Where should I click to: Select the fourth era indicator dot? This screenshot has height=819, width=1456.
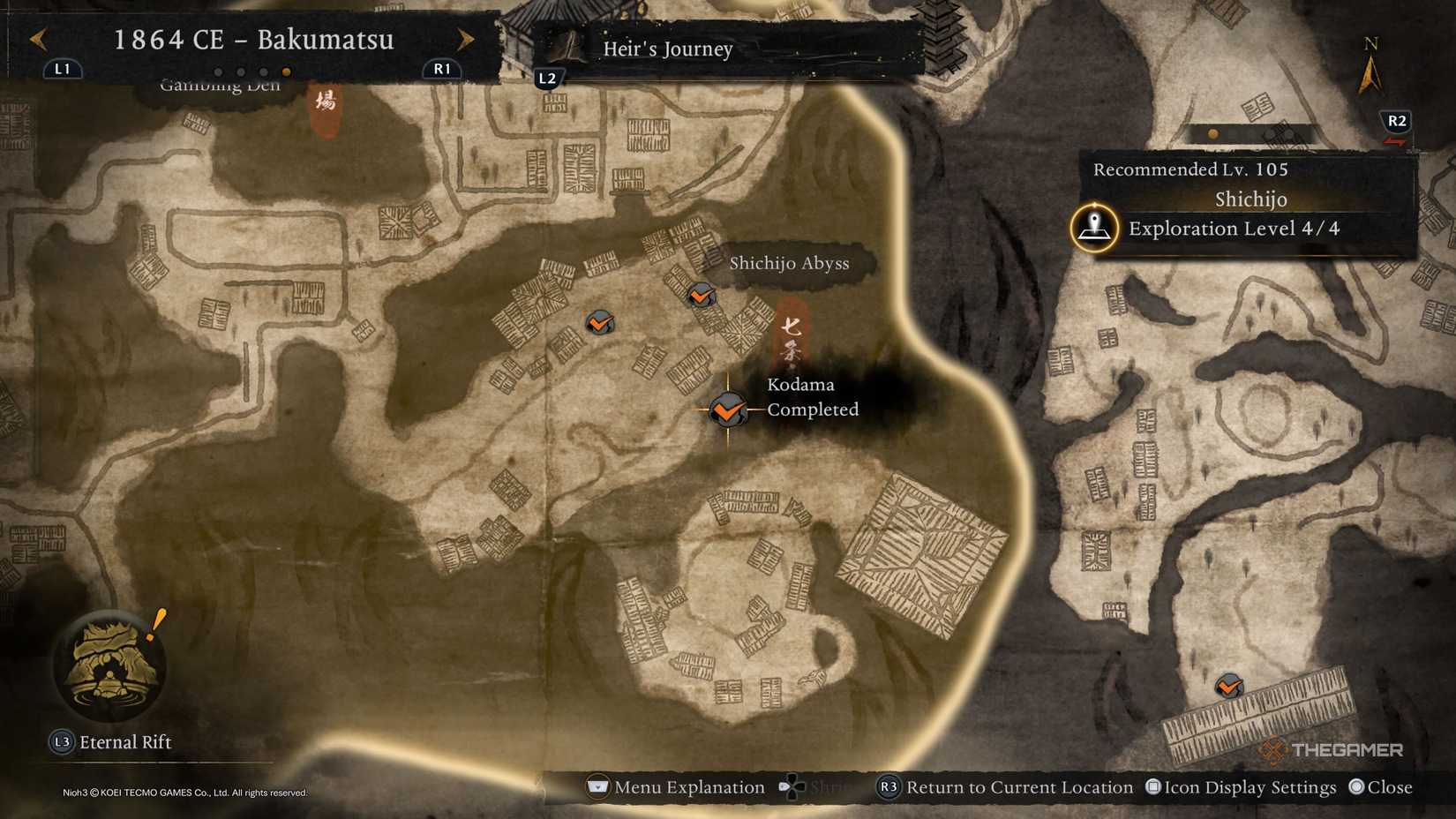[286, 72]
